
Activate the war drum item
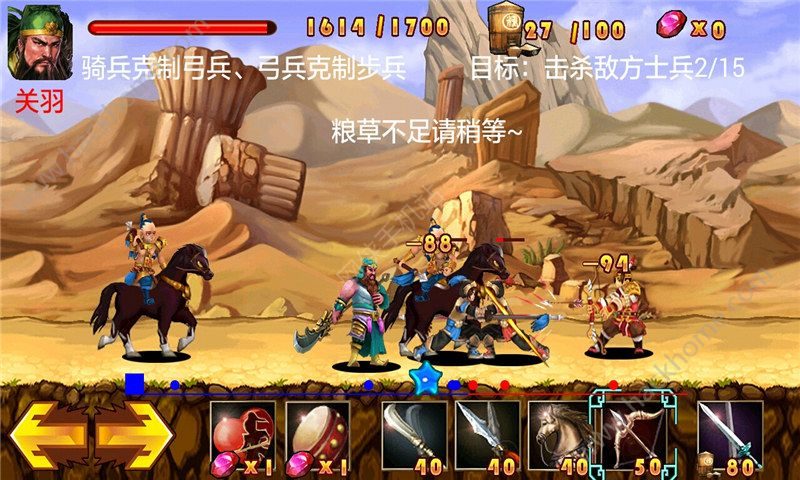(x=317, y=437)
